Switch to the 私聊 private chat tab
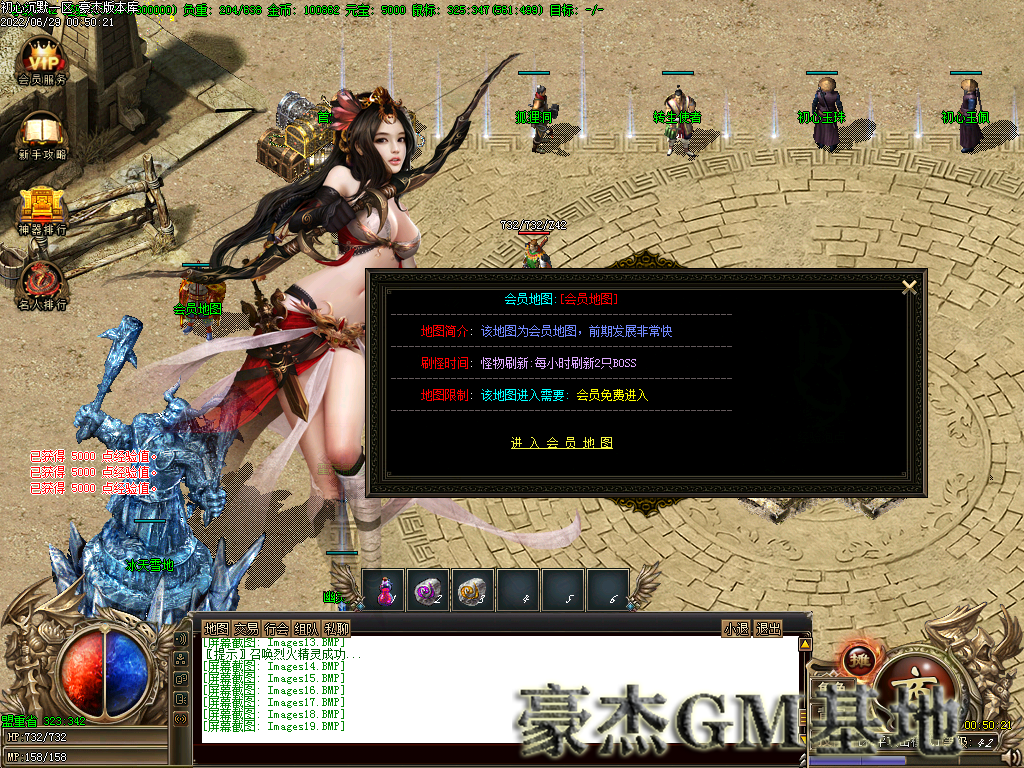 (x=337, y=628)
